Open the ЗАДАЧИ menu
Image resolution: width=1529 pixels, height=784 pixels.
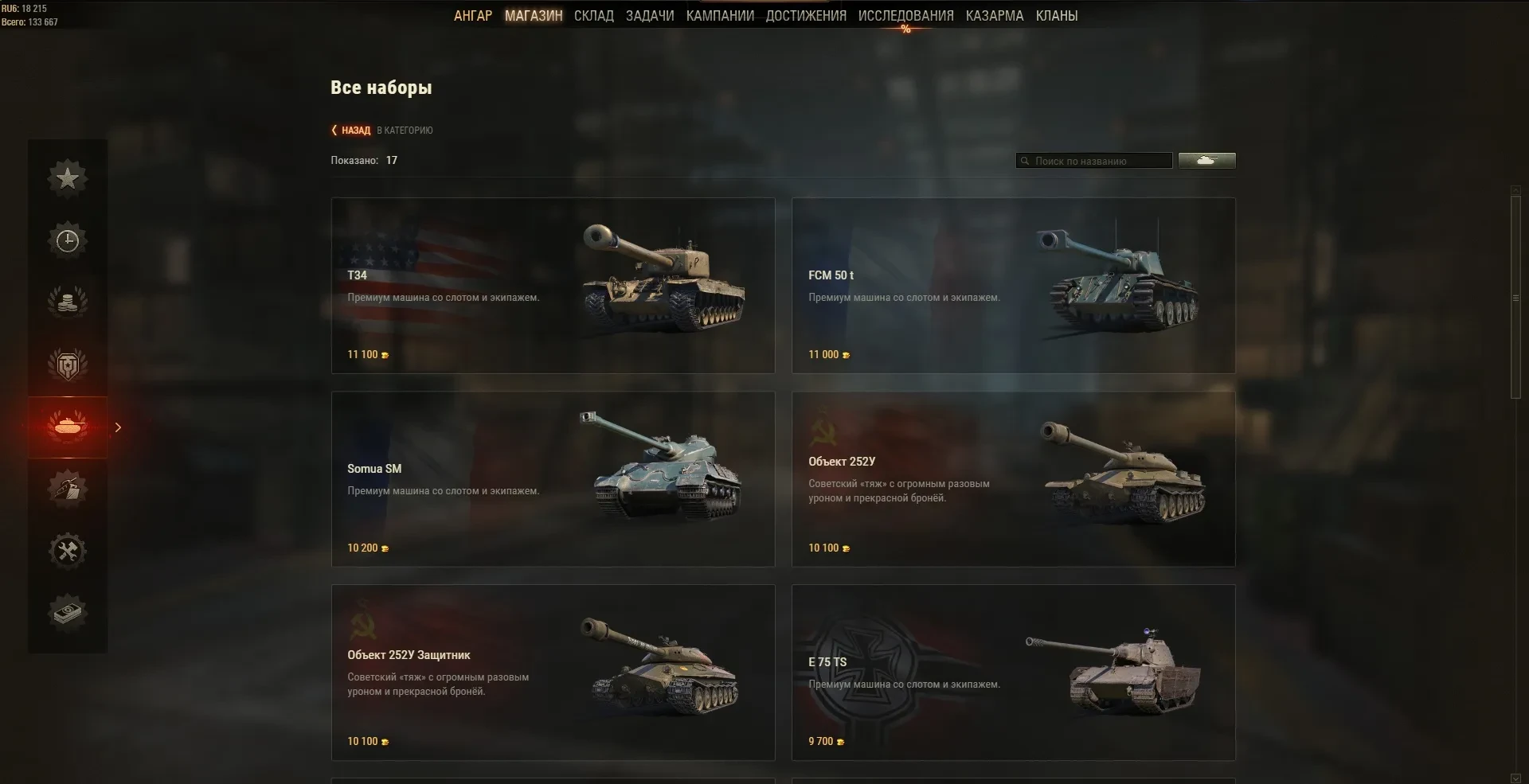click(x=650, y=16)
